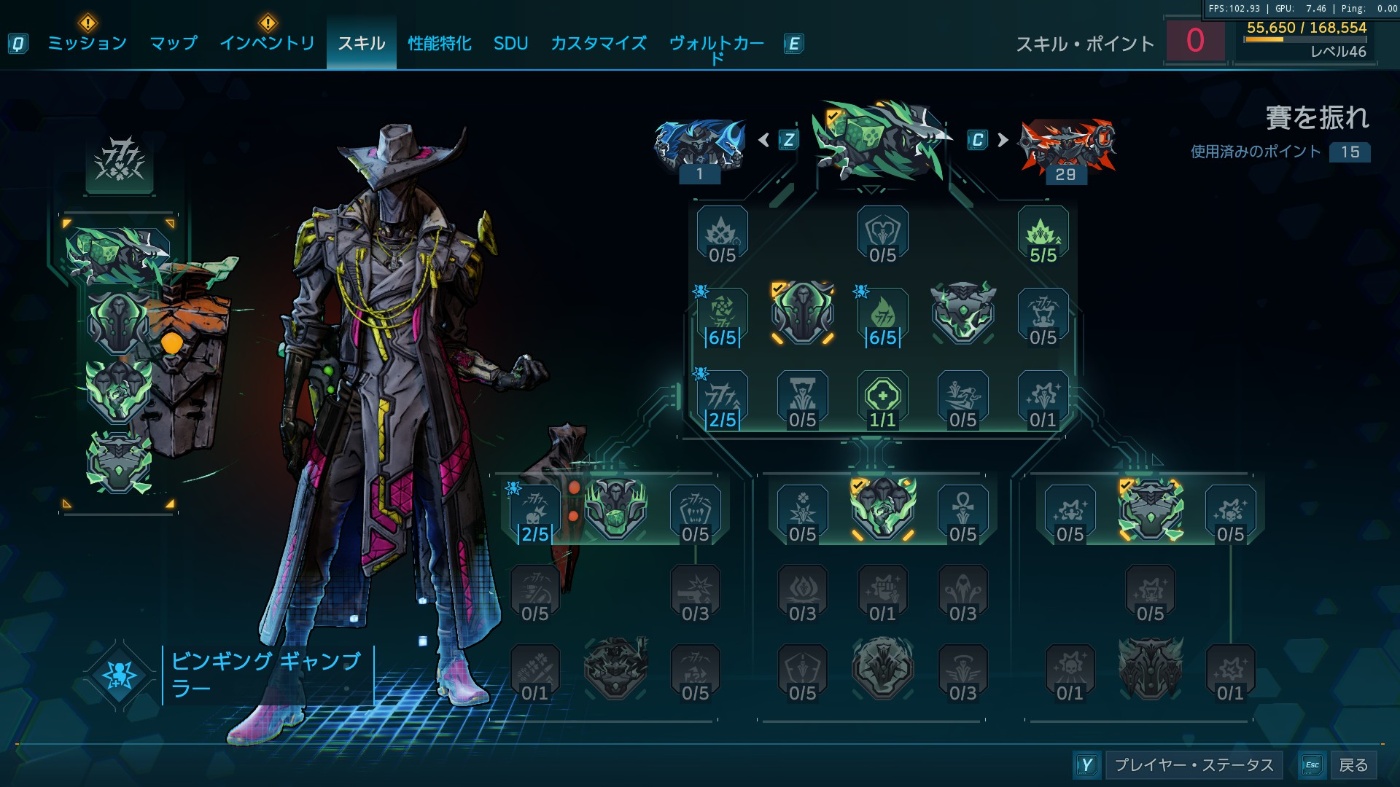Image resolution: width=1400 pixels, height=787 pixels.
Task: Choose the lowest augment slot in the loadout panel
Action: (x=120, y=462)
